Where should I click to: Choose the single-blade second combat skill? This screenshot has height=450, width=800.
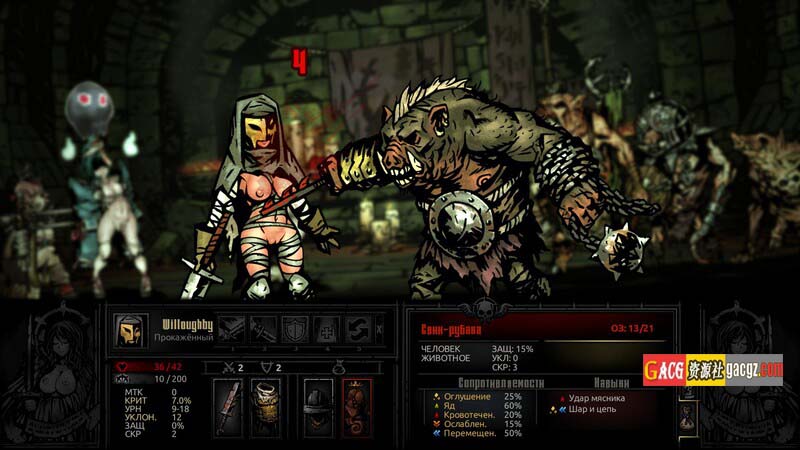click(263, 329)
